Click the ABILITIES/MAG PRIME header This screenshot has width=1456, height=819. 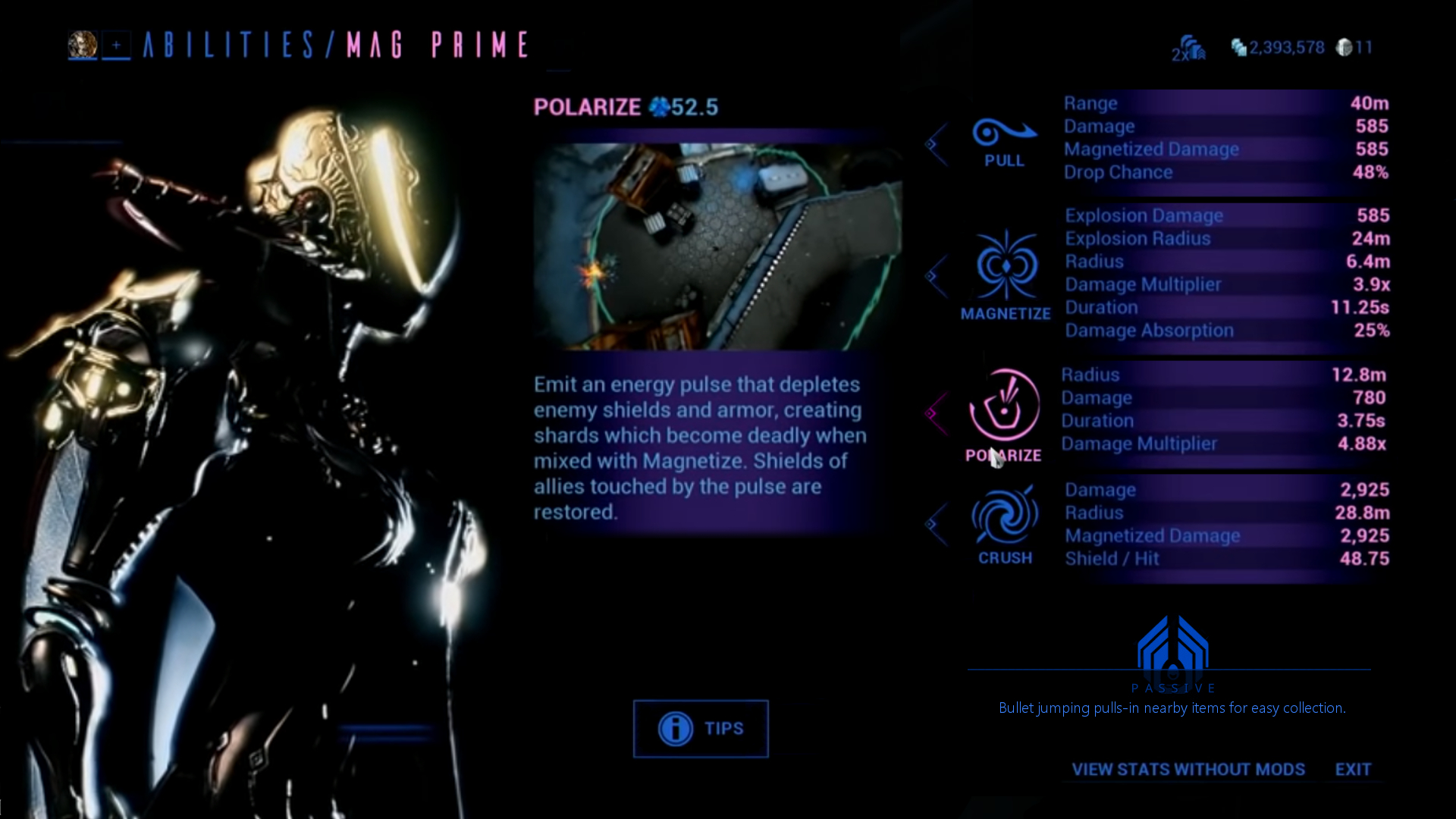tap(334, 44)
